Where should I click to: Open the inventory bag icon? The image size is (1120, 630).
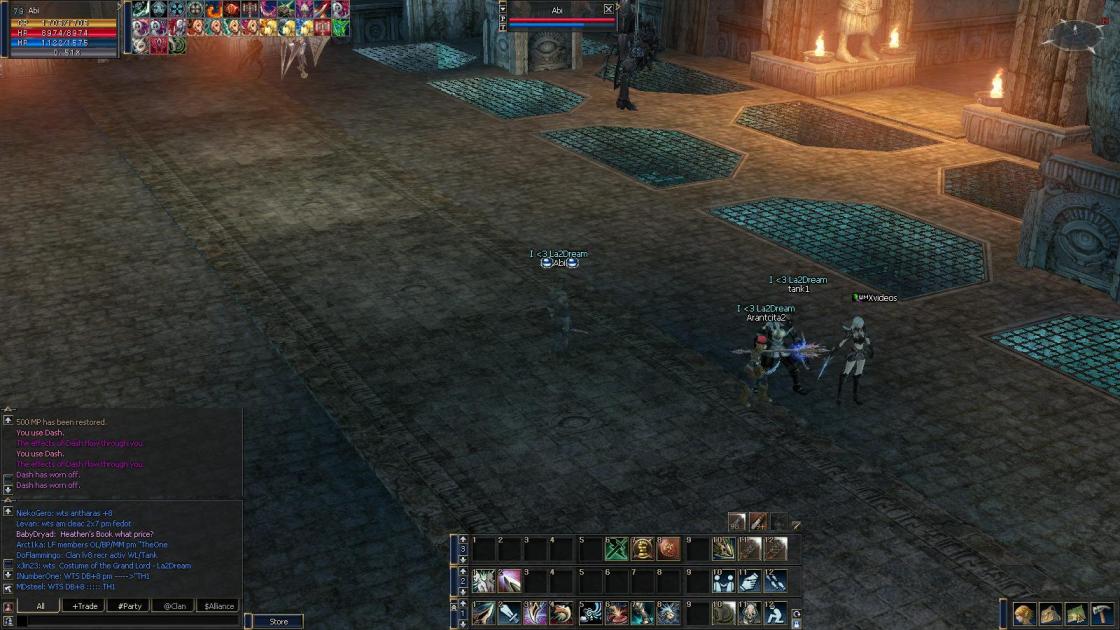[x=1050, y=613]
